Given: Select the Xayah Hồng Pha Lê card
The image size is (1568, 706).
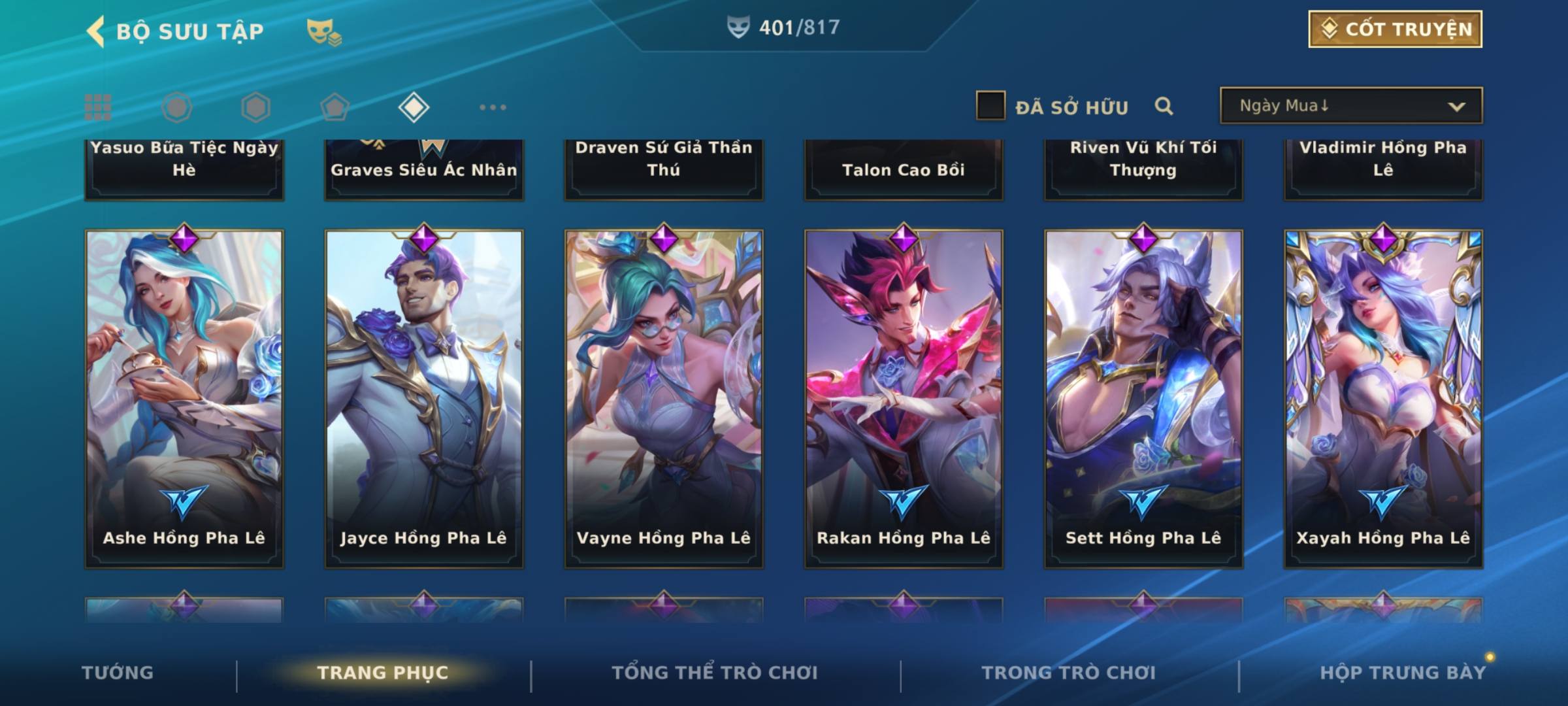Looking at the screenshot, I should 1383,397.
